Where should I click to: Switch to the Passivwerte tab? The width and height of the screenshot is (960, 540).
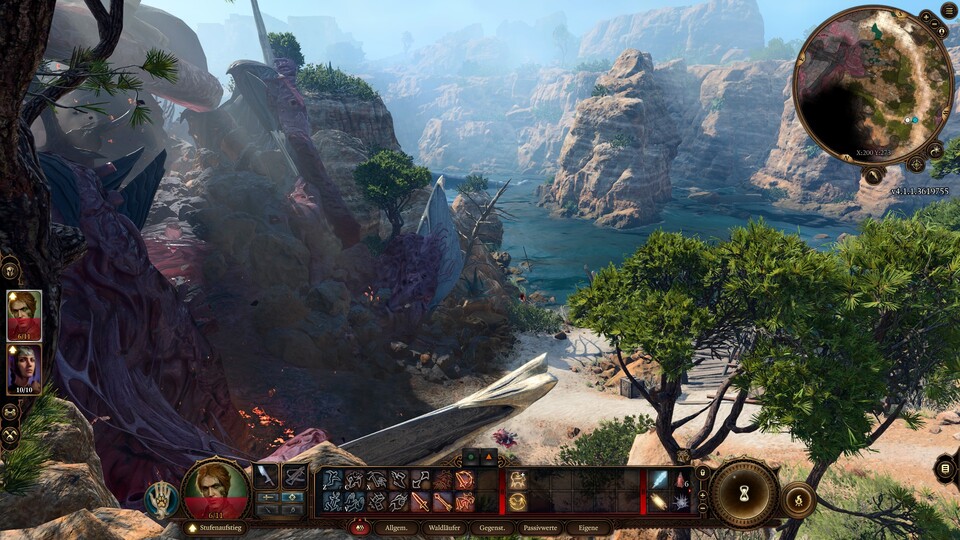542,527
